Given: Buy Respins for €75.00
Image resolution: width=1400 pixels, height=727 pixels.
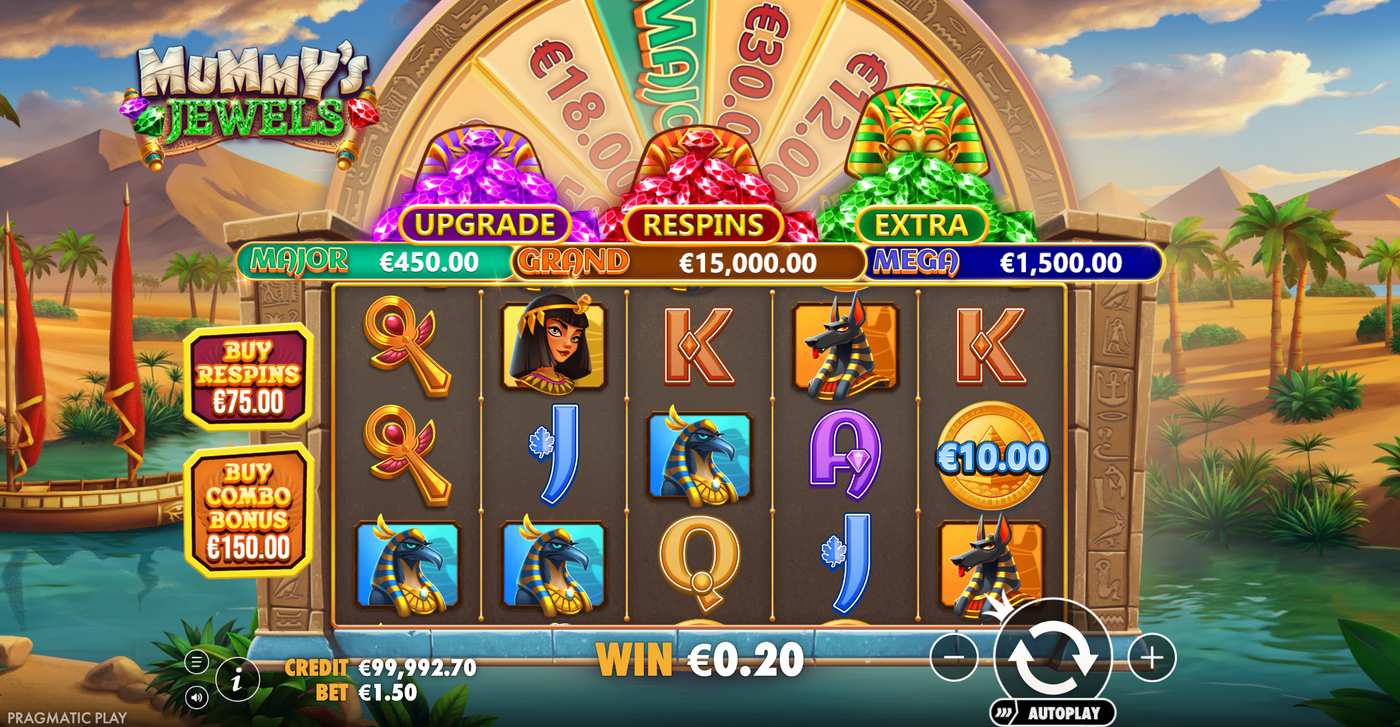Looking at the screenshot, I should tap(249, 377).
